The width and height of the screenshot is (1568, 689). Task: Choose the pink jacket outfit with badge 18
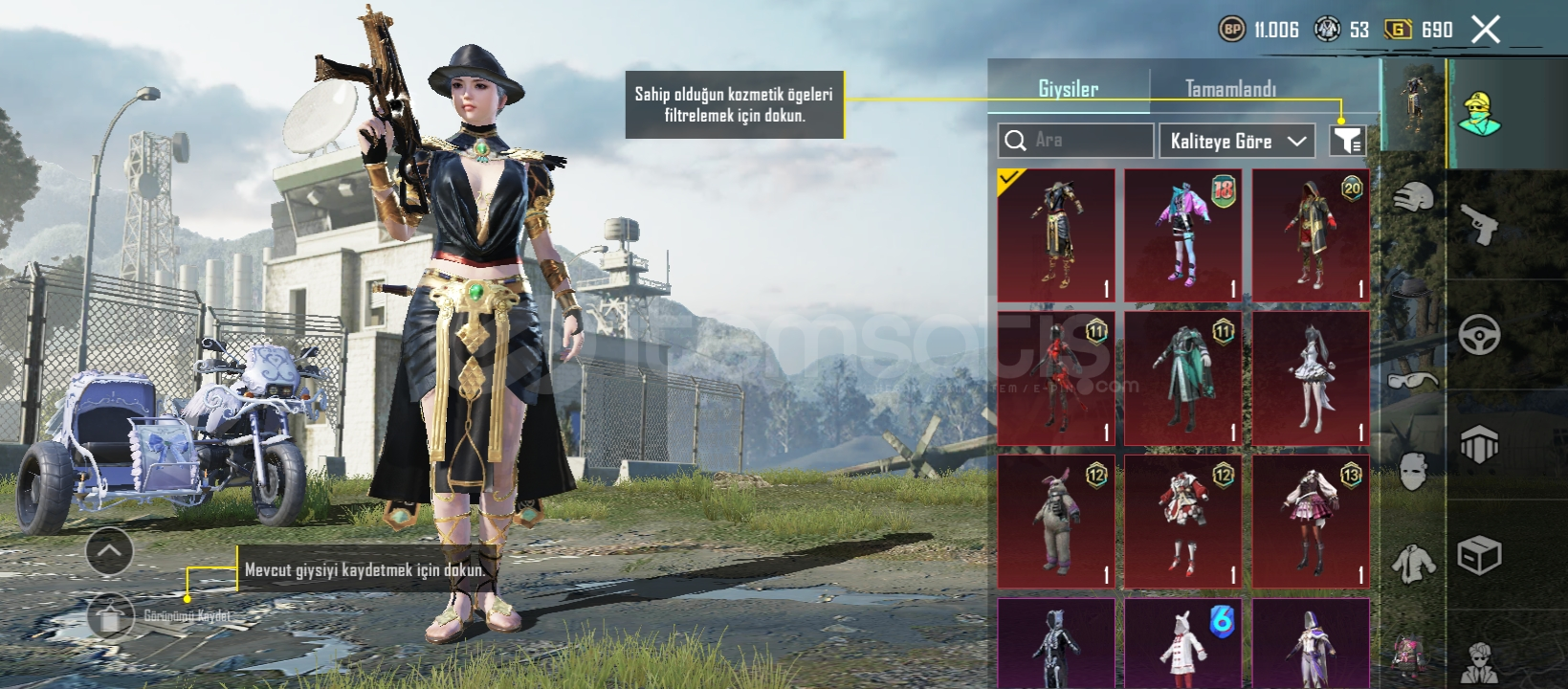coord(1182,235)
